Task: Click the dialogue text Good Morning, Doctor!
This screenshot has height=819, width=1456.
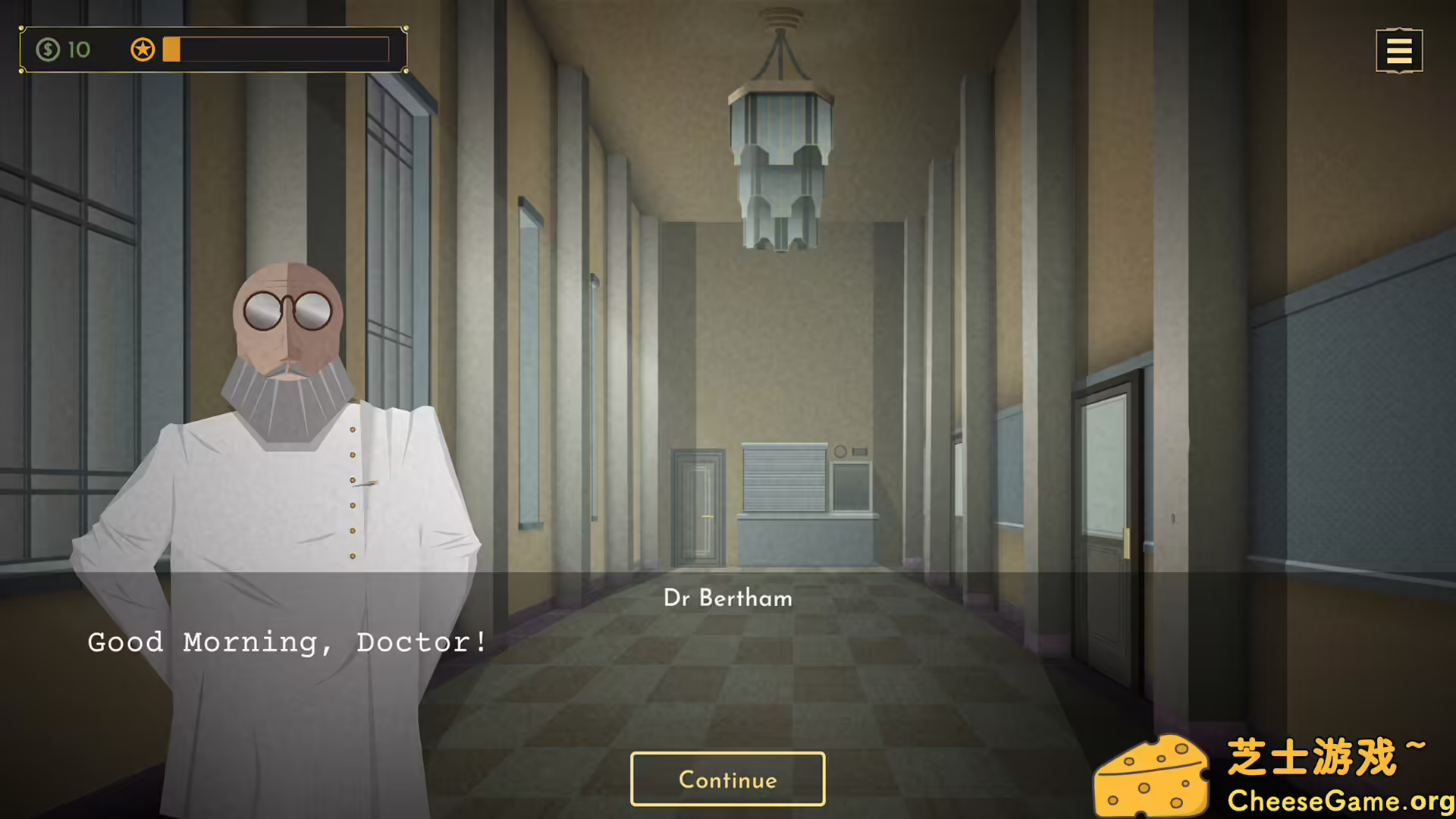Action: click(287, 642)
